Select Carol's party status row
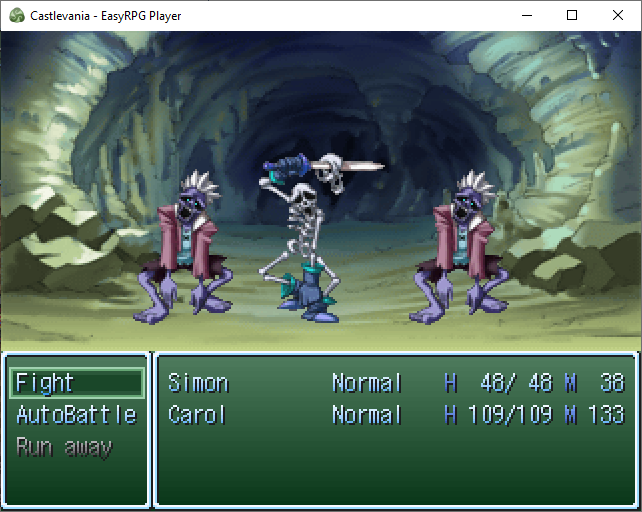Image resolution: width=642 pixels, height=512 pixels. coord(396,415)
